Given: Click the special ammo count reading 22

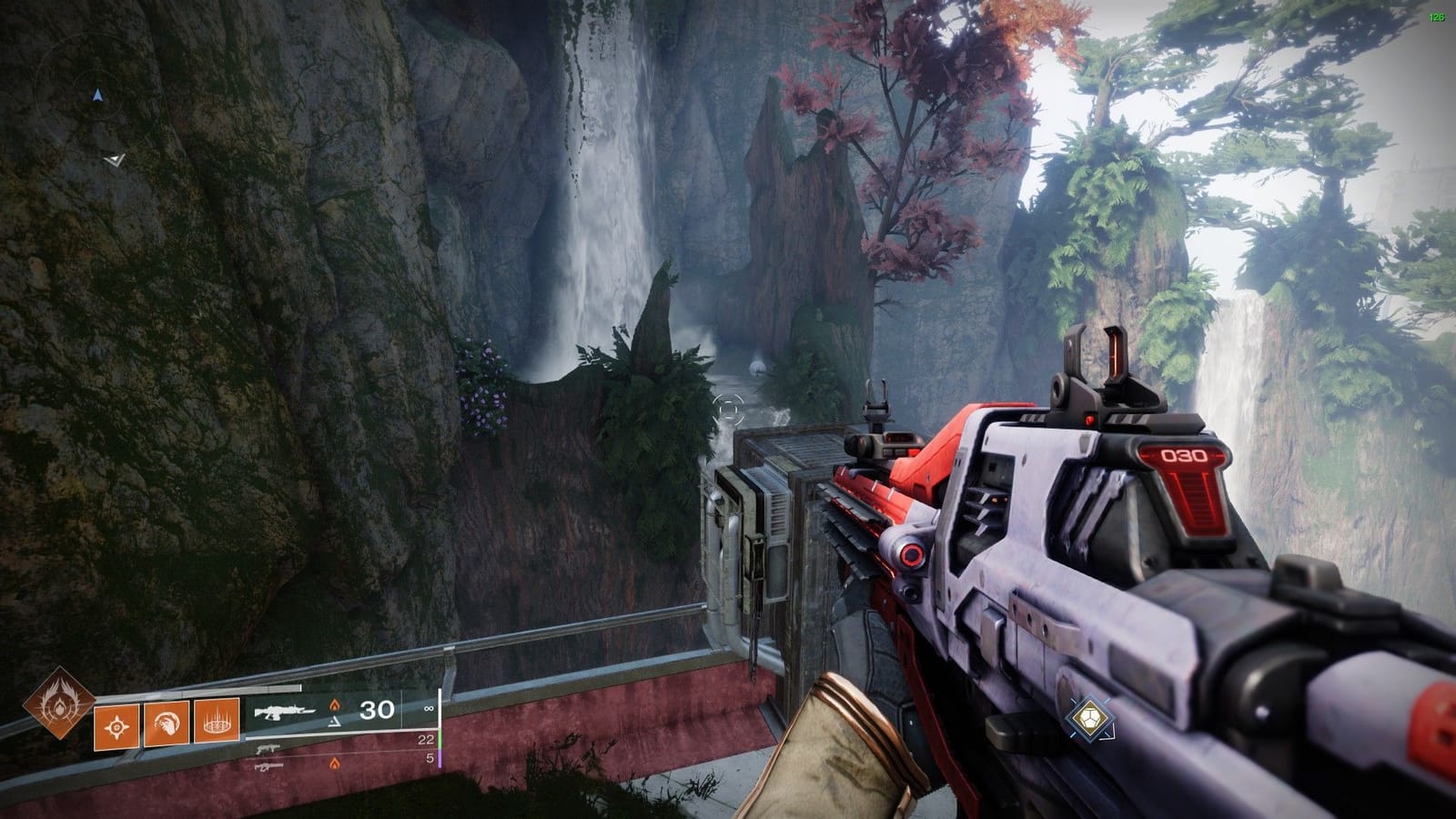Looking at the screenshot, I should click(426, 740).
